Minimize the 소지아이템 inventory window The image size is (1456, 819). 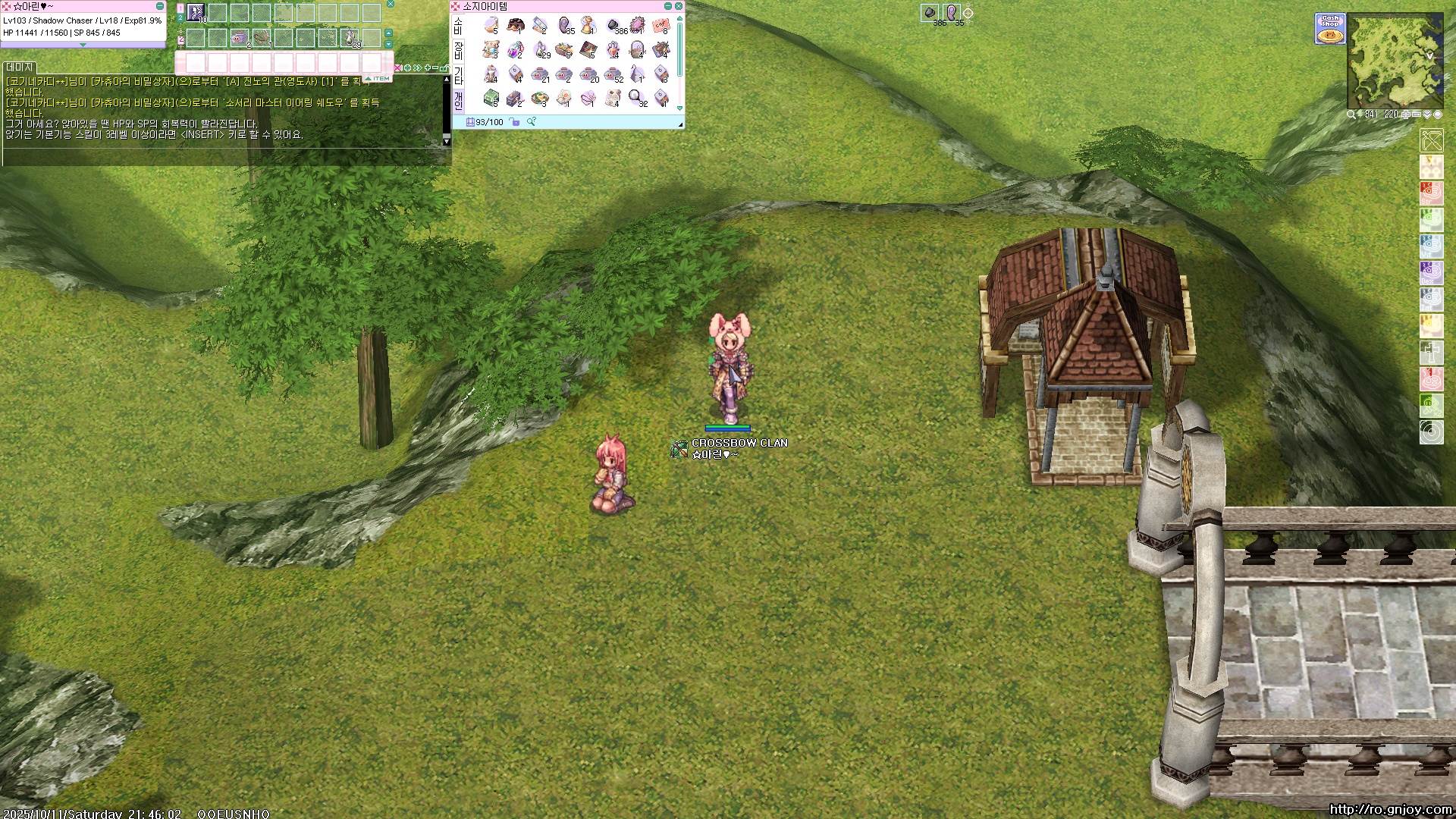click(x=668, y=6)
